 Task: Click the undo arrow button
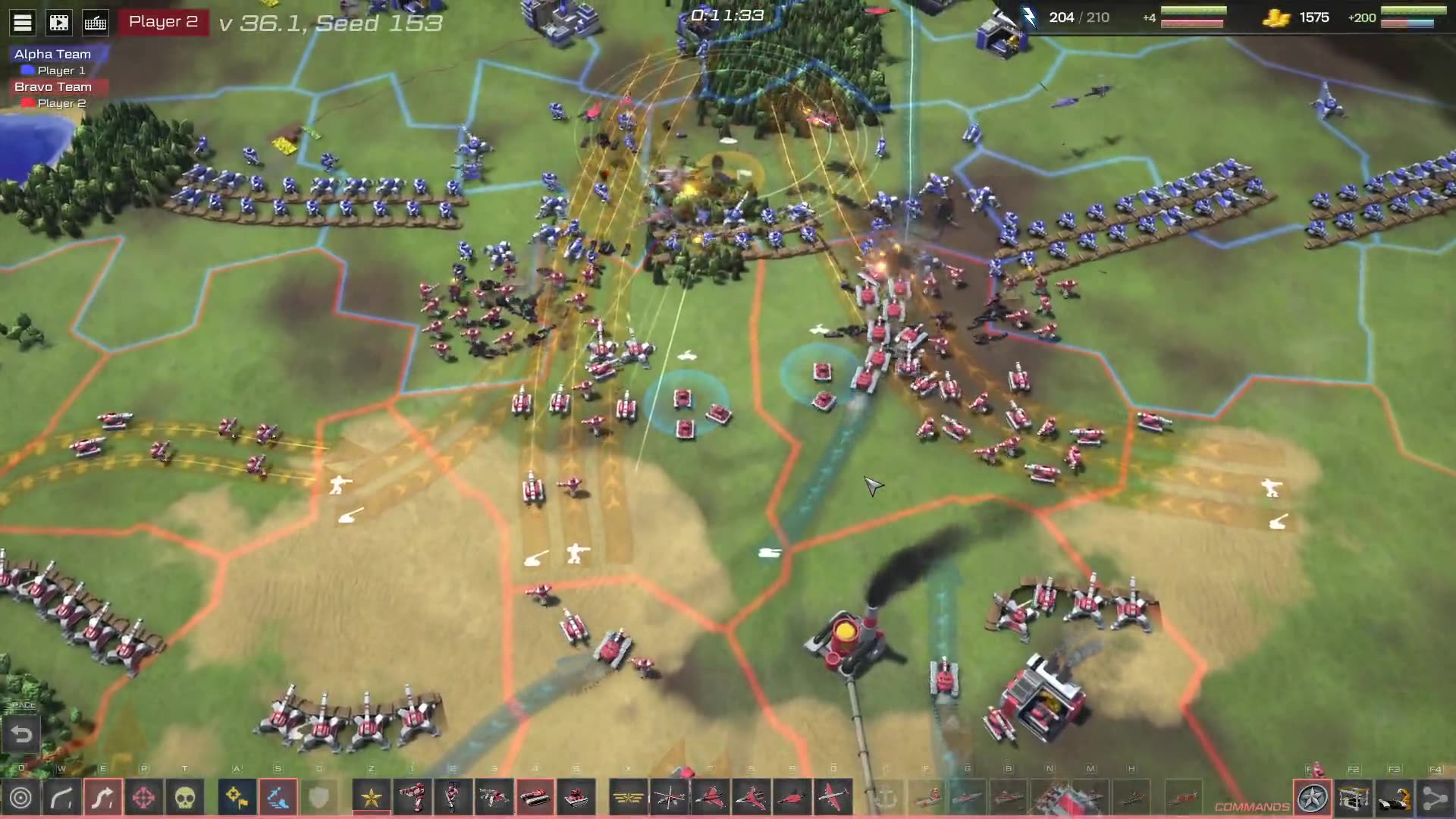click(x=21, y=734)
